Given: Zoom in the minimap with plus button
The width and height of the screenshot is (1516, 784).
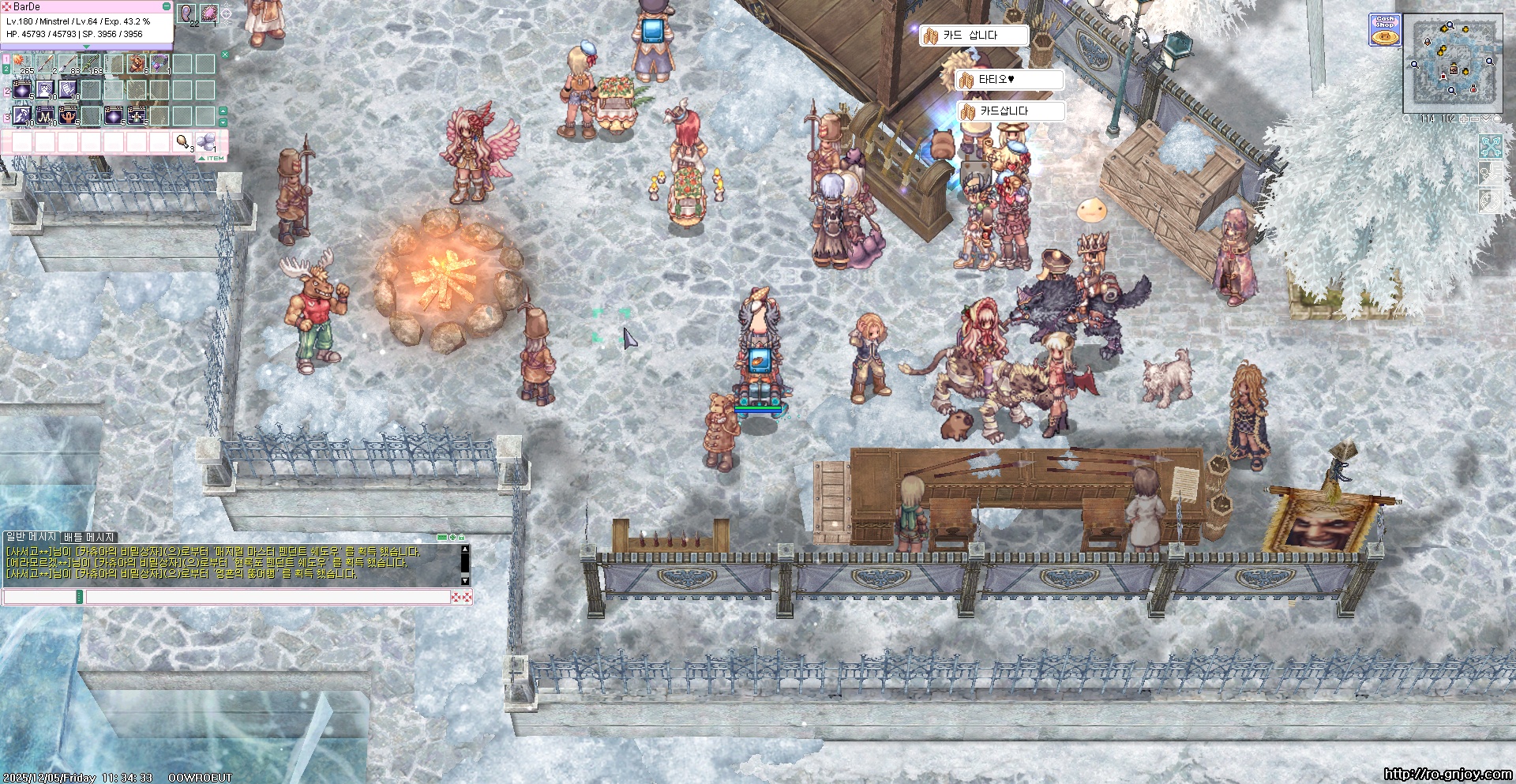Looking at the screenshot, I should click(x=1464, y=119).
